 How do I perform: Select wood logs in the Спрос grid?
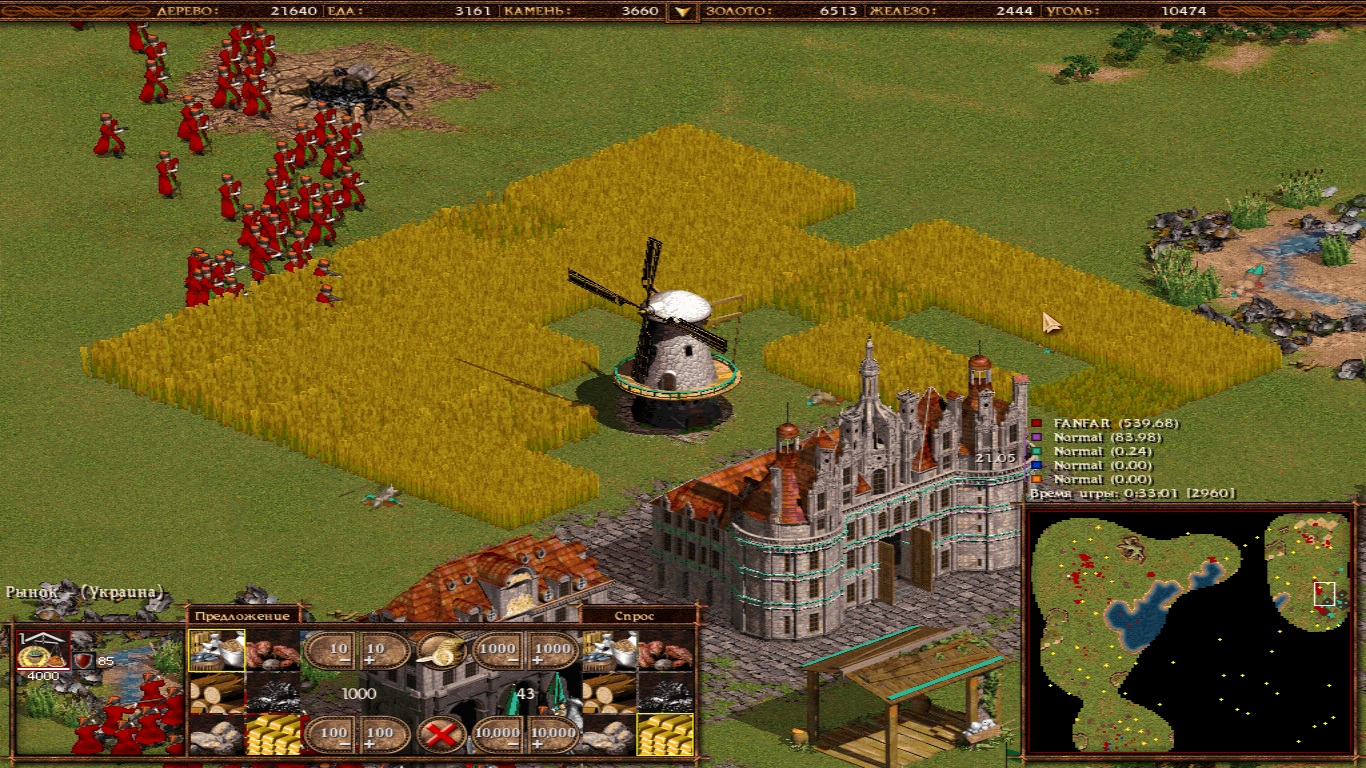[610, 692]
